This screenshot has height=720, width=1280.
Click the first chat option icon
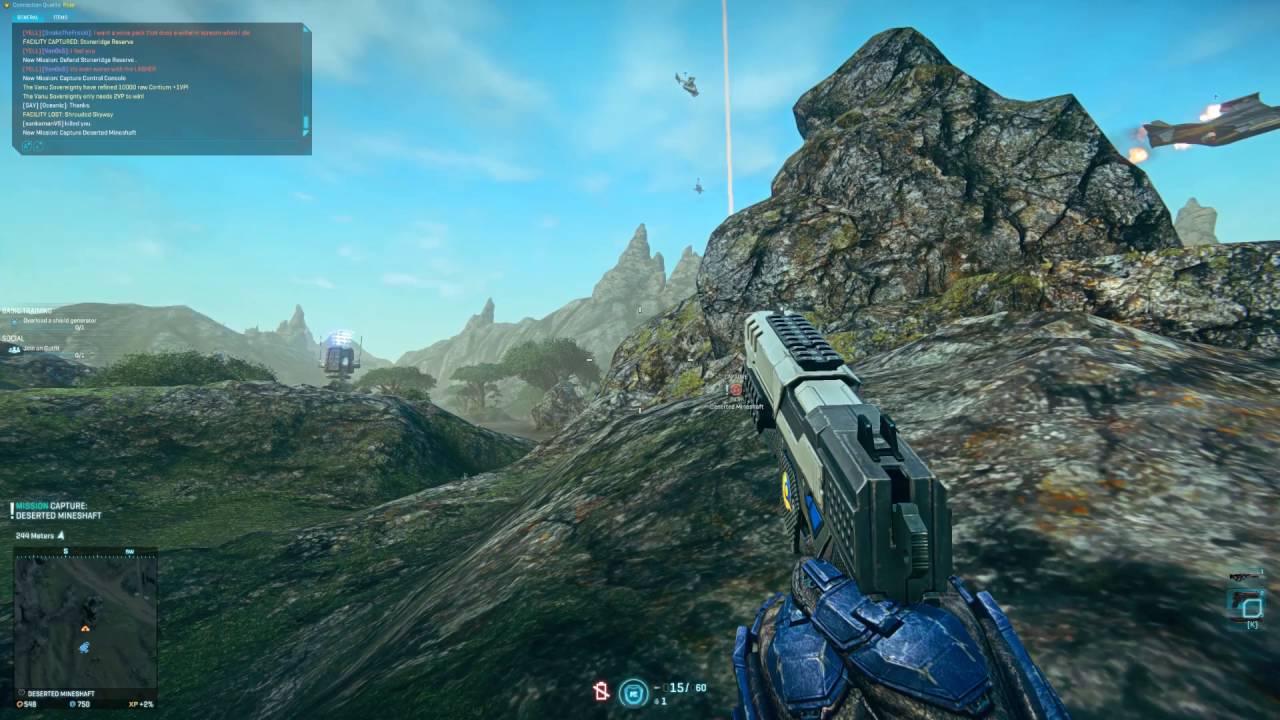point(26,146)
